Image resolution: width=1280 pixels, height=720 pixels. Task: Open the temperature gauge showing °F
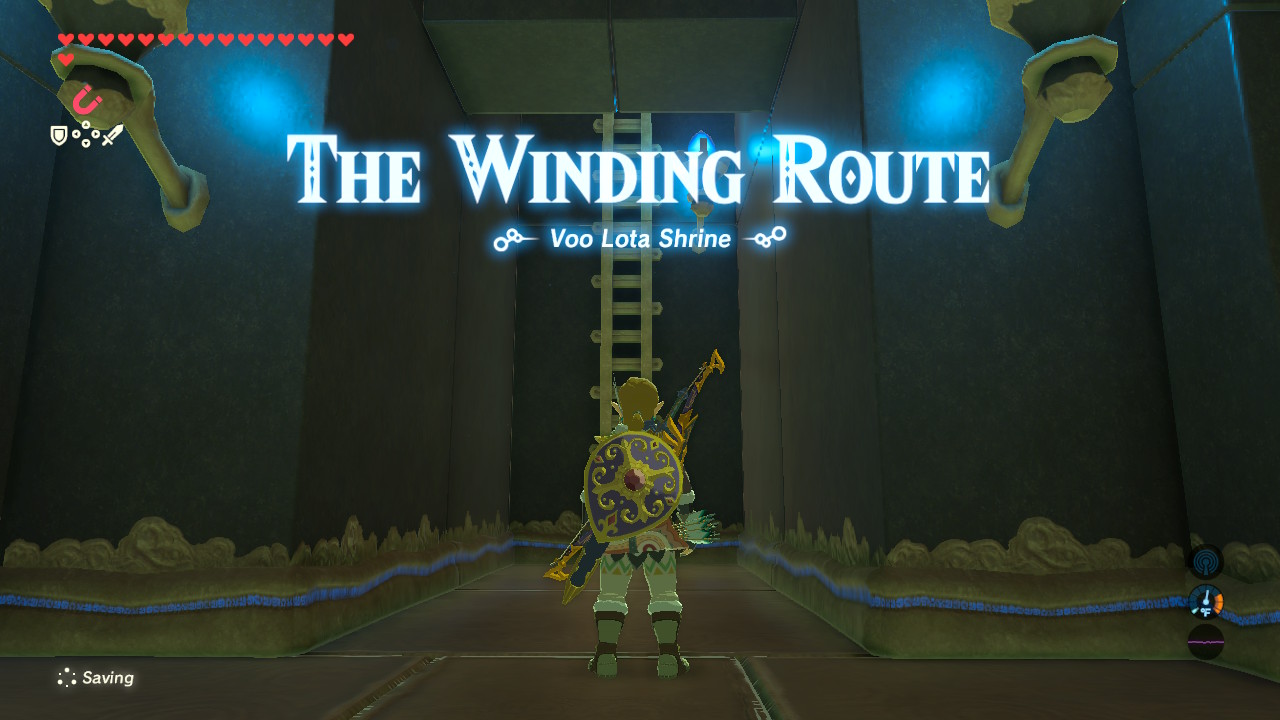1206,603
